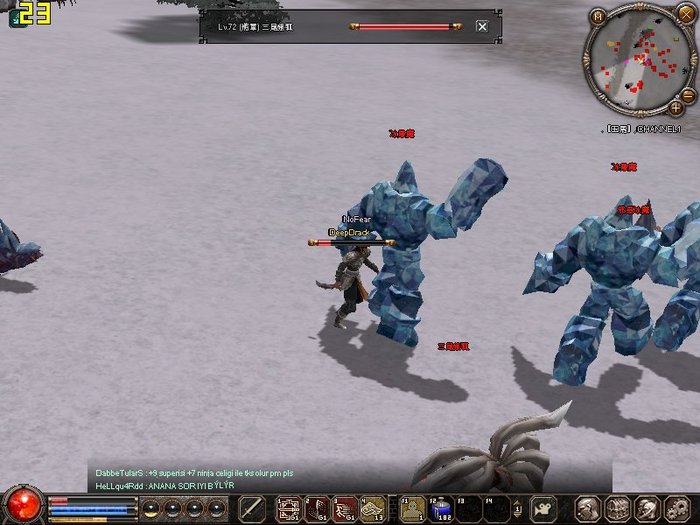Open the full map with the M button
Screen dimensions: 700x525
(x=598, y=16)
